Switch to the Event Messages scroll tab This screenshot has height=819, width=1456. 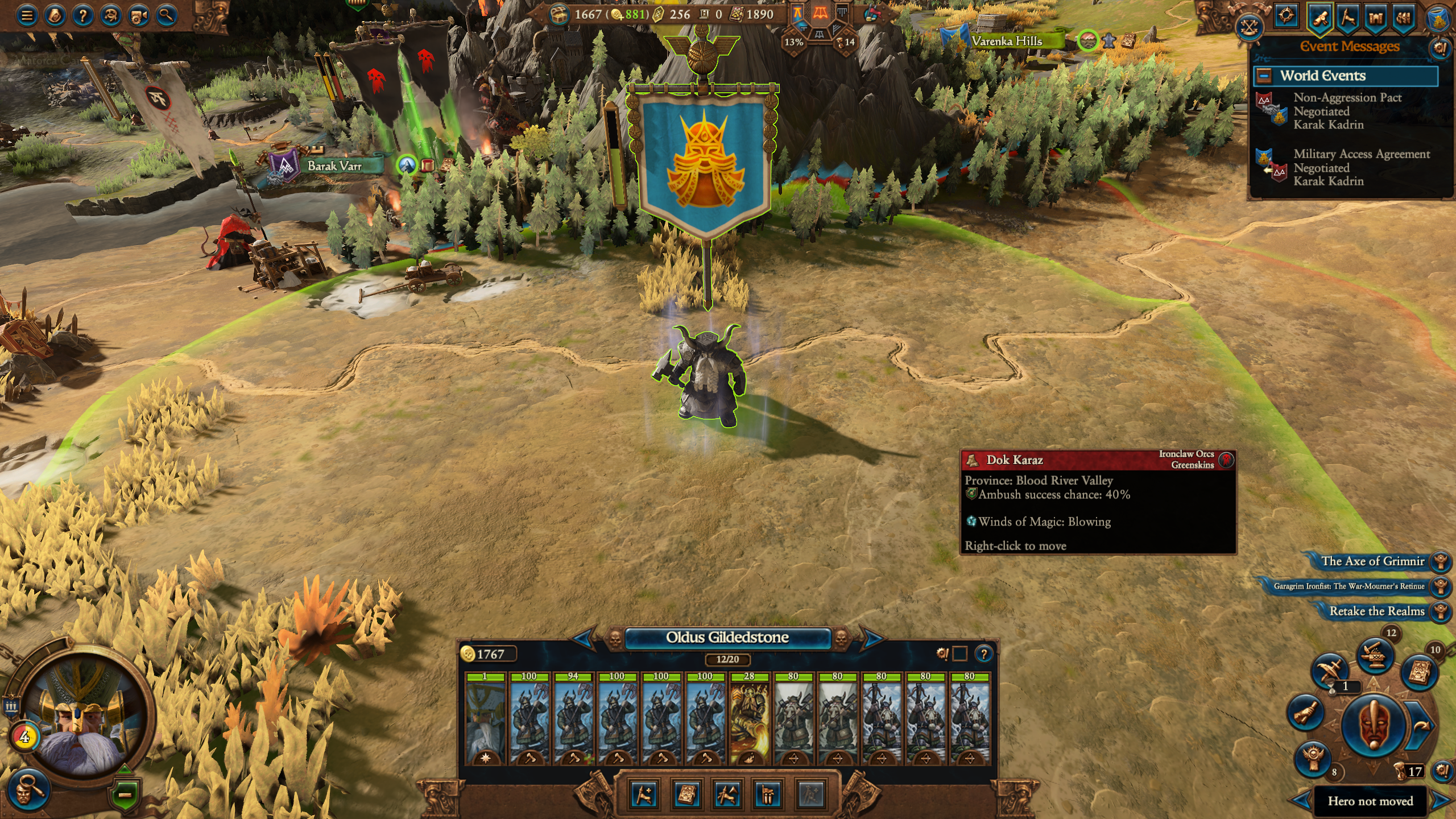tap(1320, 17)
